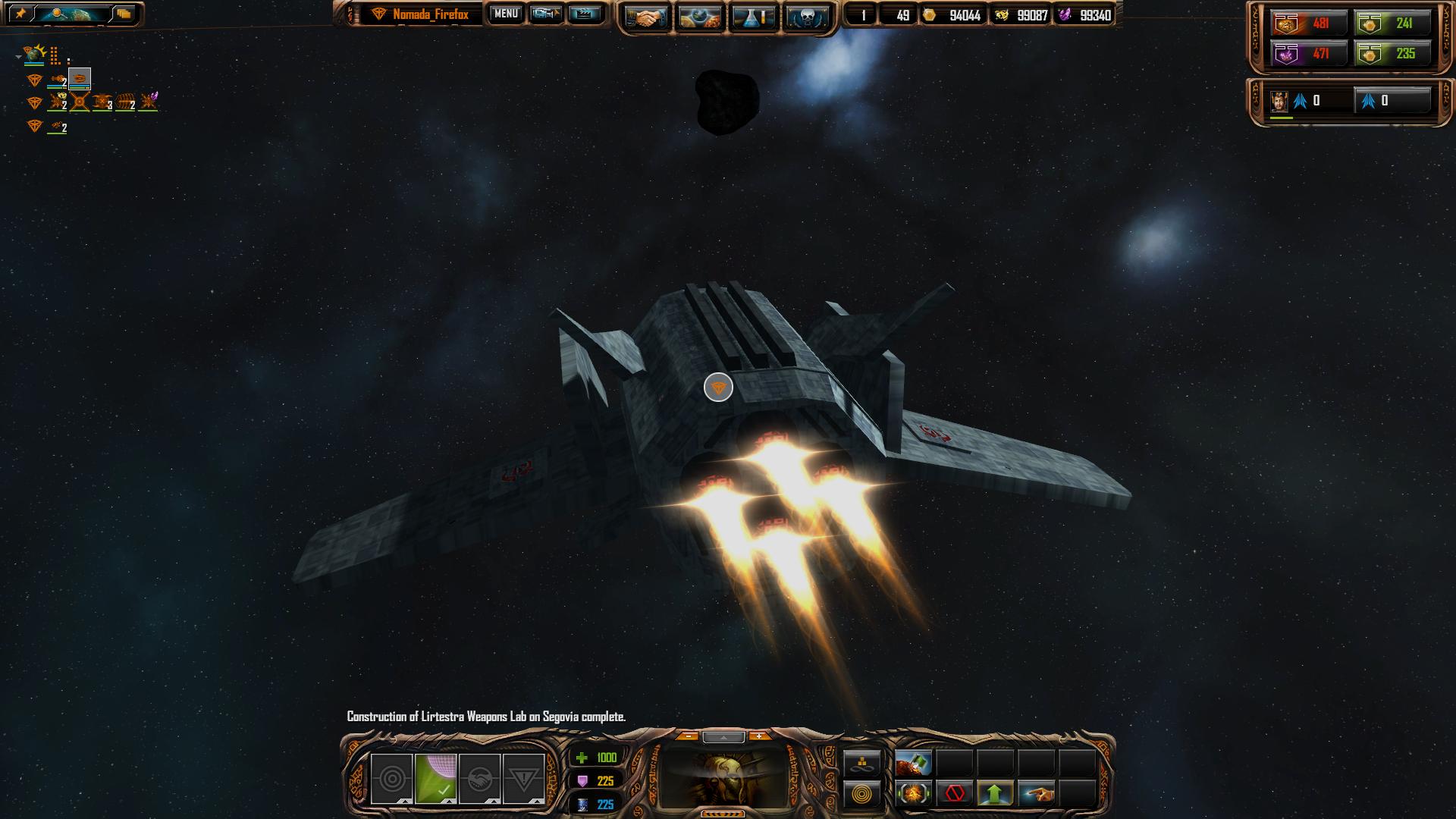This screenshot has height=819, width=1456.
Task: Click the minus button above the portrait
Action: click(687, 736)
